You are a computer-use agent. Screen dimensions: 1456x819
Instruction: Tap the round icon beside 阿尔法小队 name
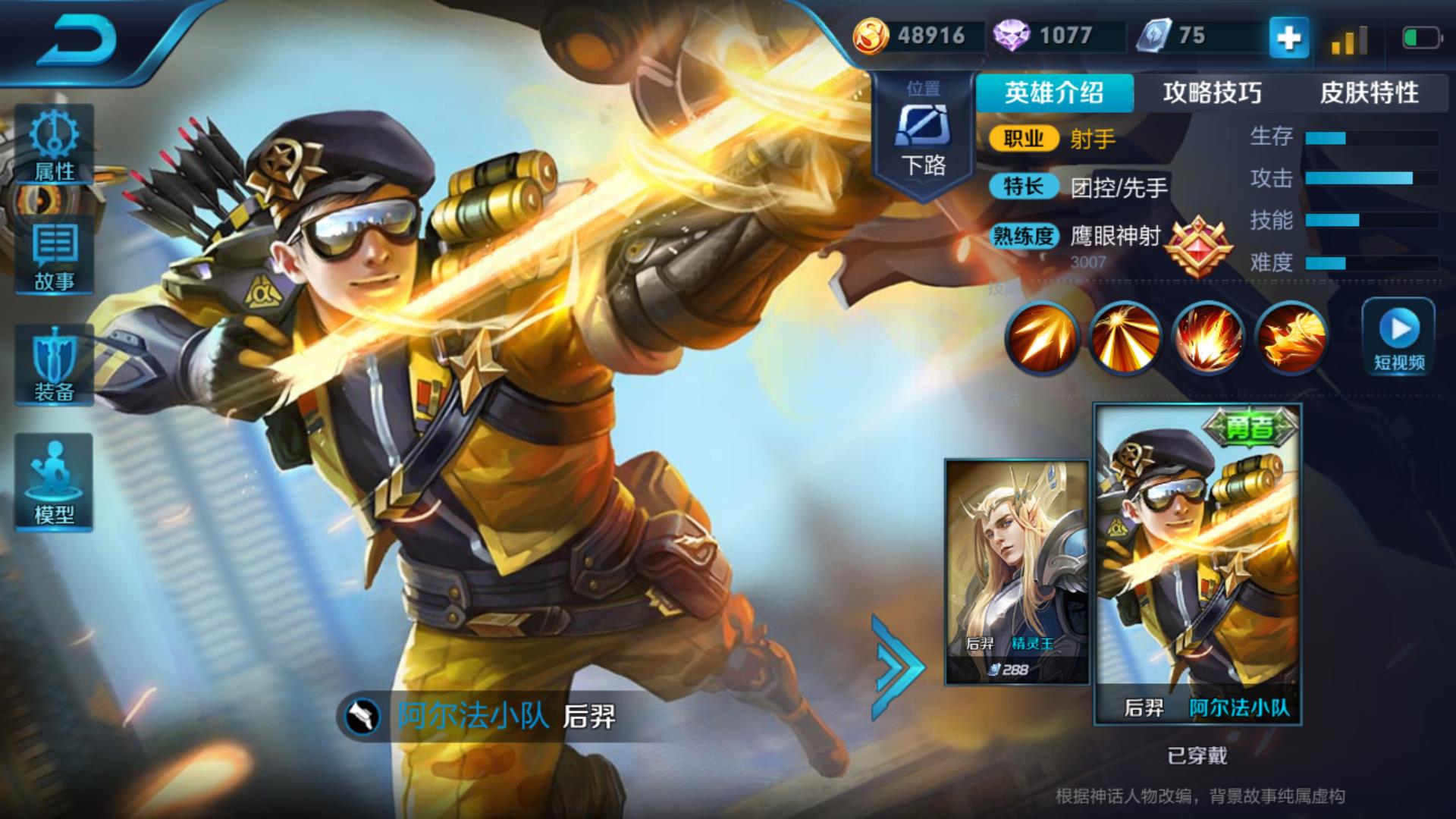click(x=362, y=716)
